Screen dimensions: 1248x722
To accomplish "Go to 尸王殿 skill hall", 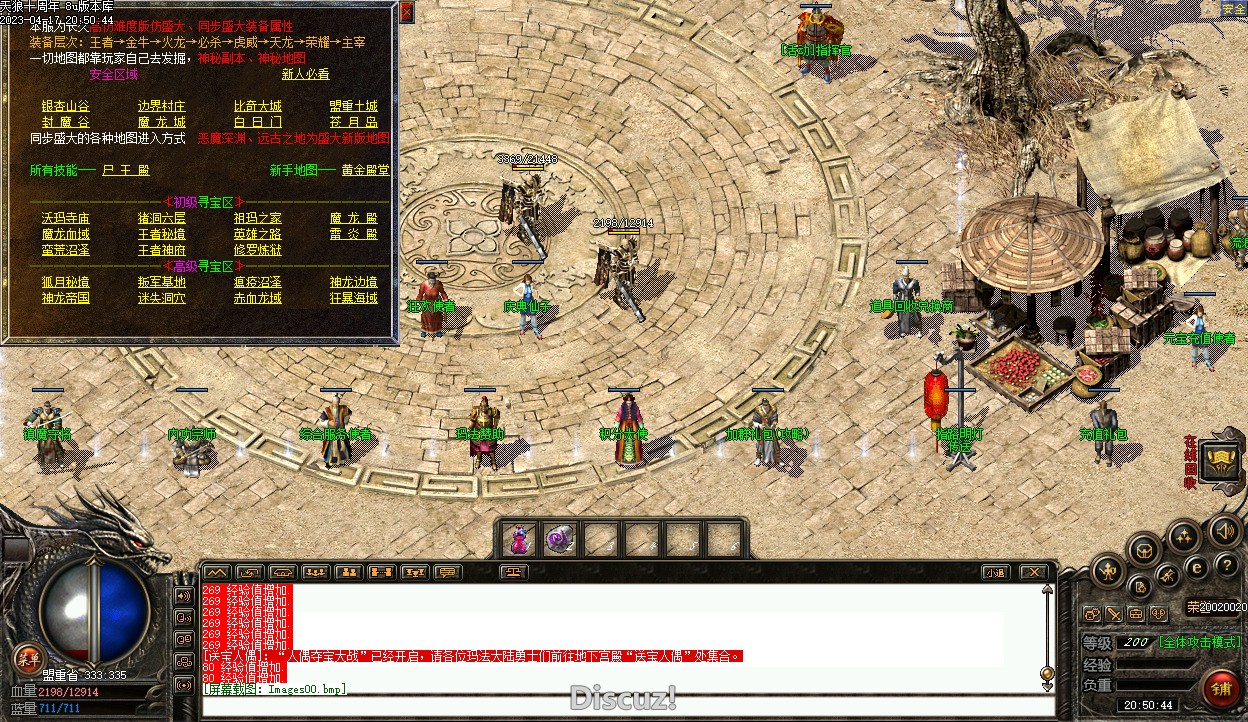I will click(125, 170).
